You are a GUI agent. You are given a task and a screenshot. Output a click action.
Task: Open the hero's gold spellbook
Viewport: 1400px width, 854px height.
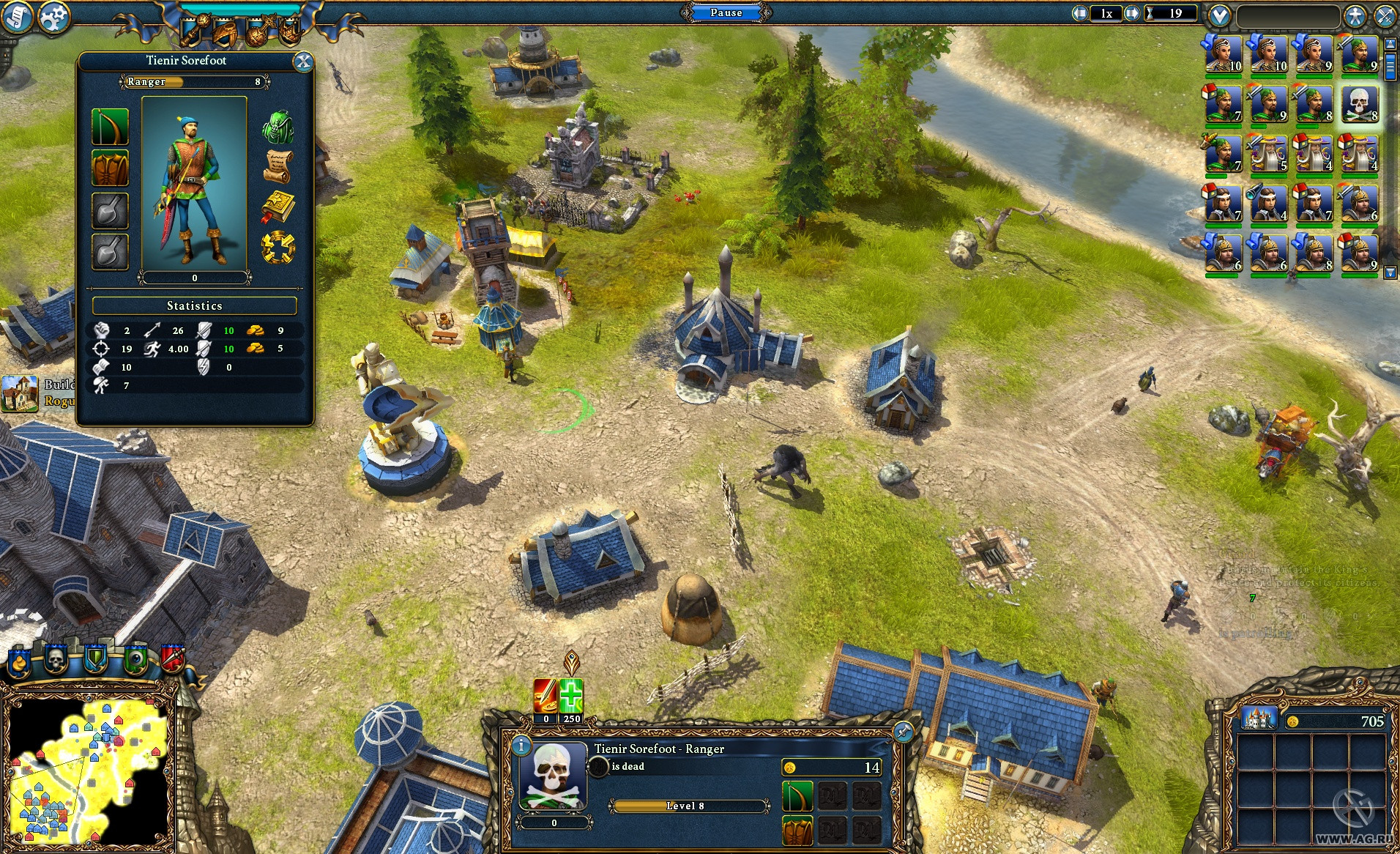pos(278,207)
